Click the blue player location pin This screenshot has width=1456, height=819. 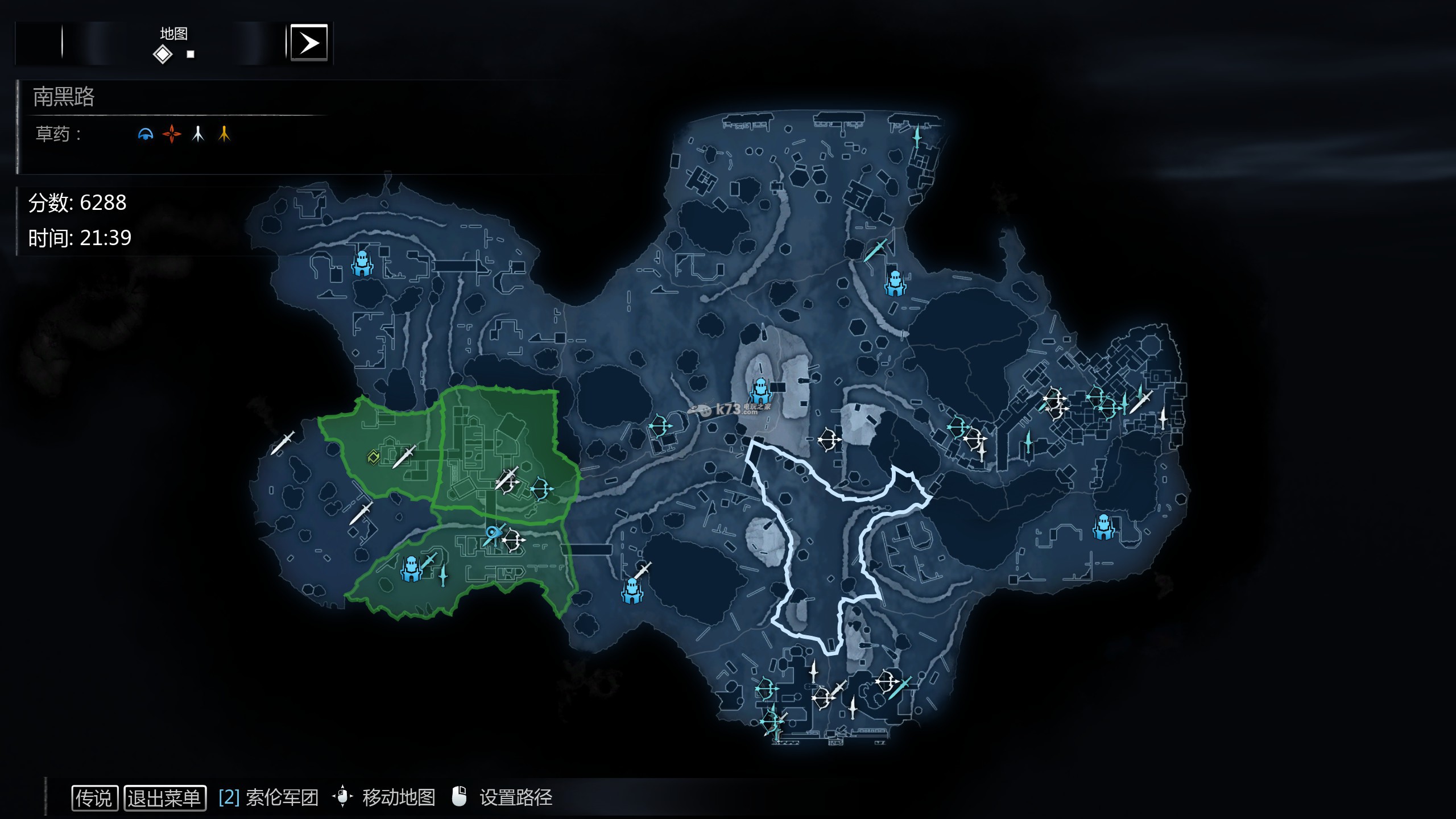(491, 532)
